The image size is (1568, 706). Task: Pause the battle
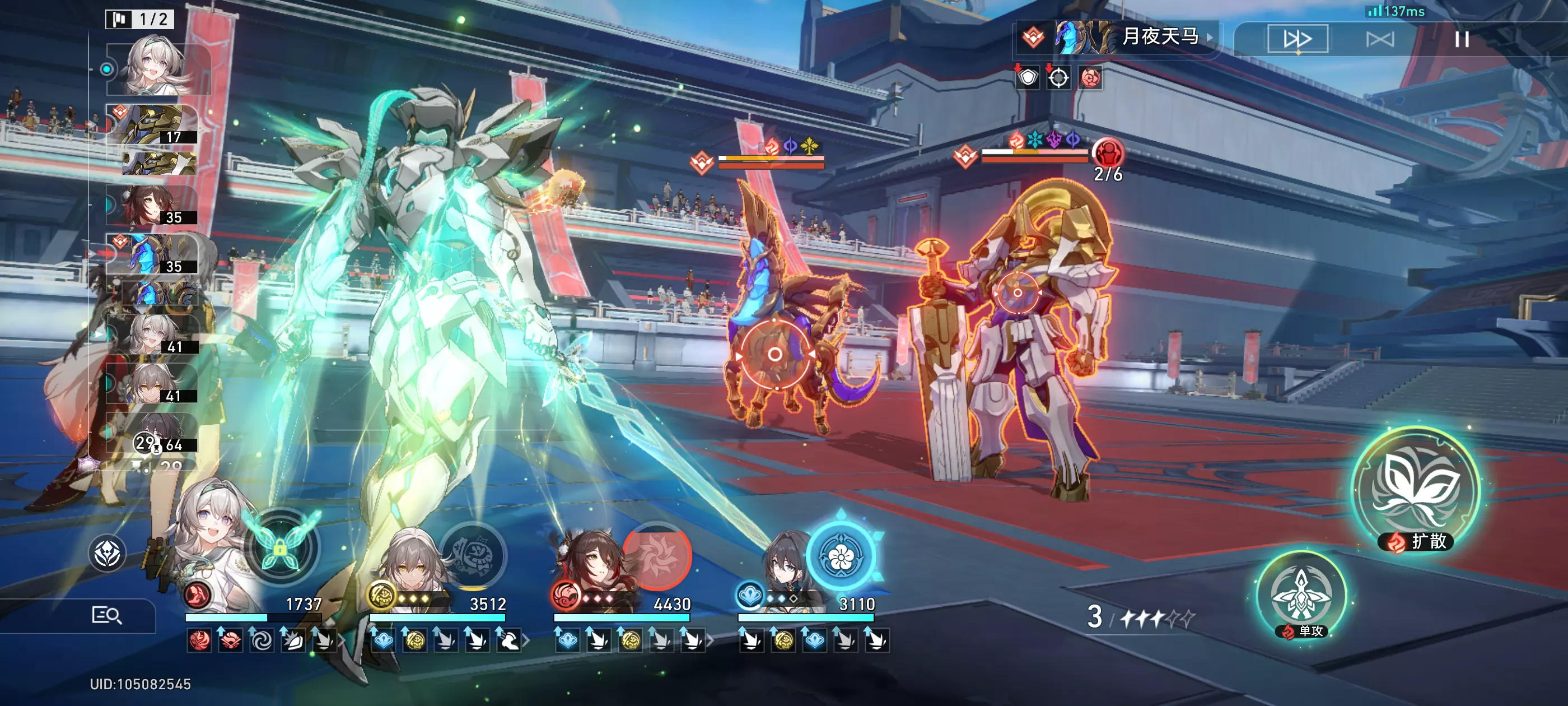point(1462,40)
